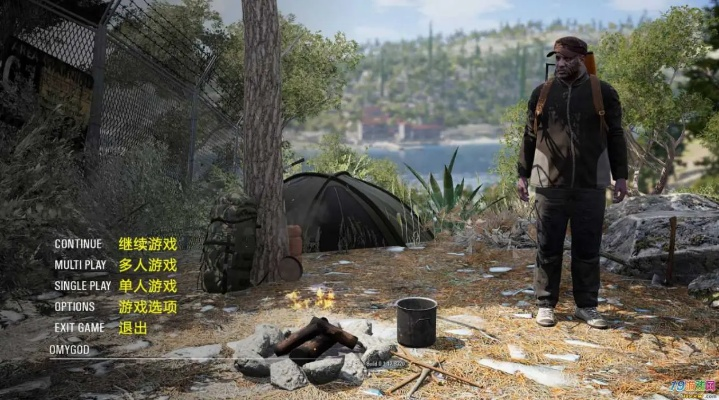
Task: Open the MULTI PLAY menu entry
Action: (80, 265)
